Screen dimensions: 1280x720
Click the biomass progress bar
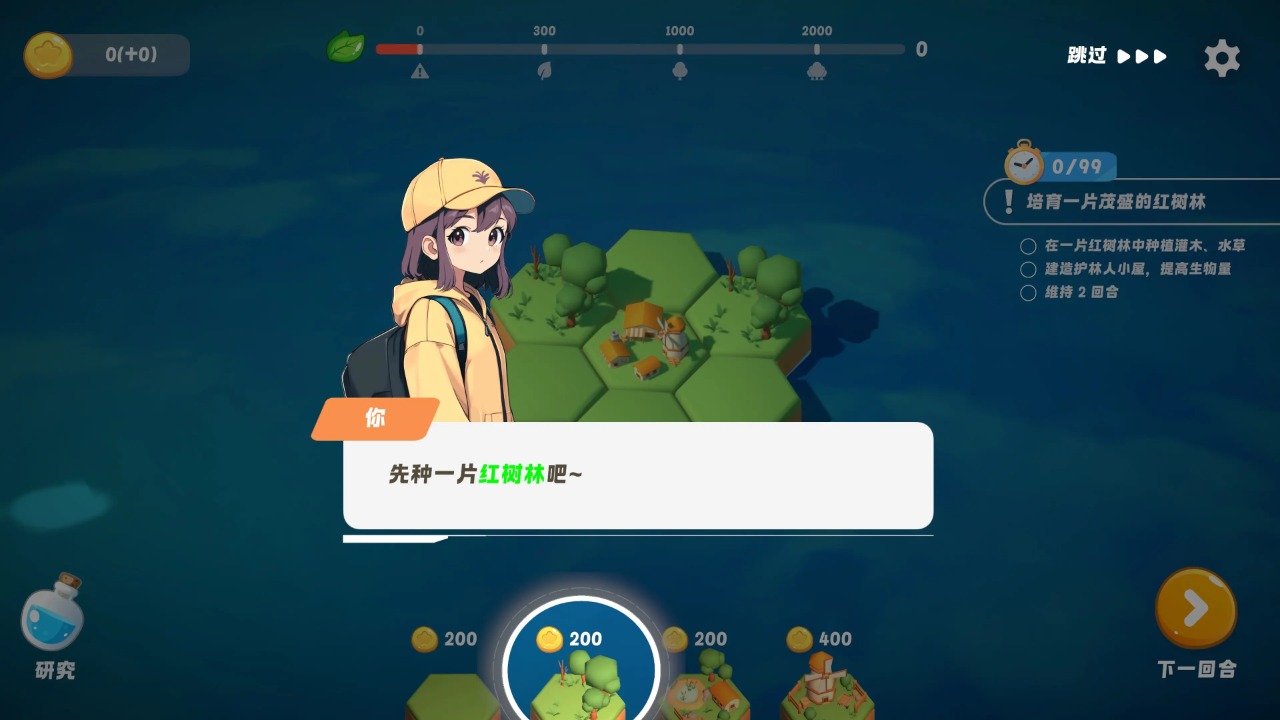click(x=640, y=47)
